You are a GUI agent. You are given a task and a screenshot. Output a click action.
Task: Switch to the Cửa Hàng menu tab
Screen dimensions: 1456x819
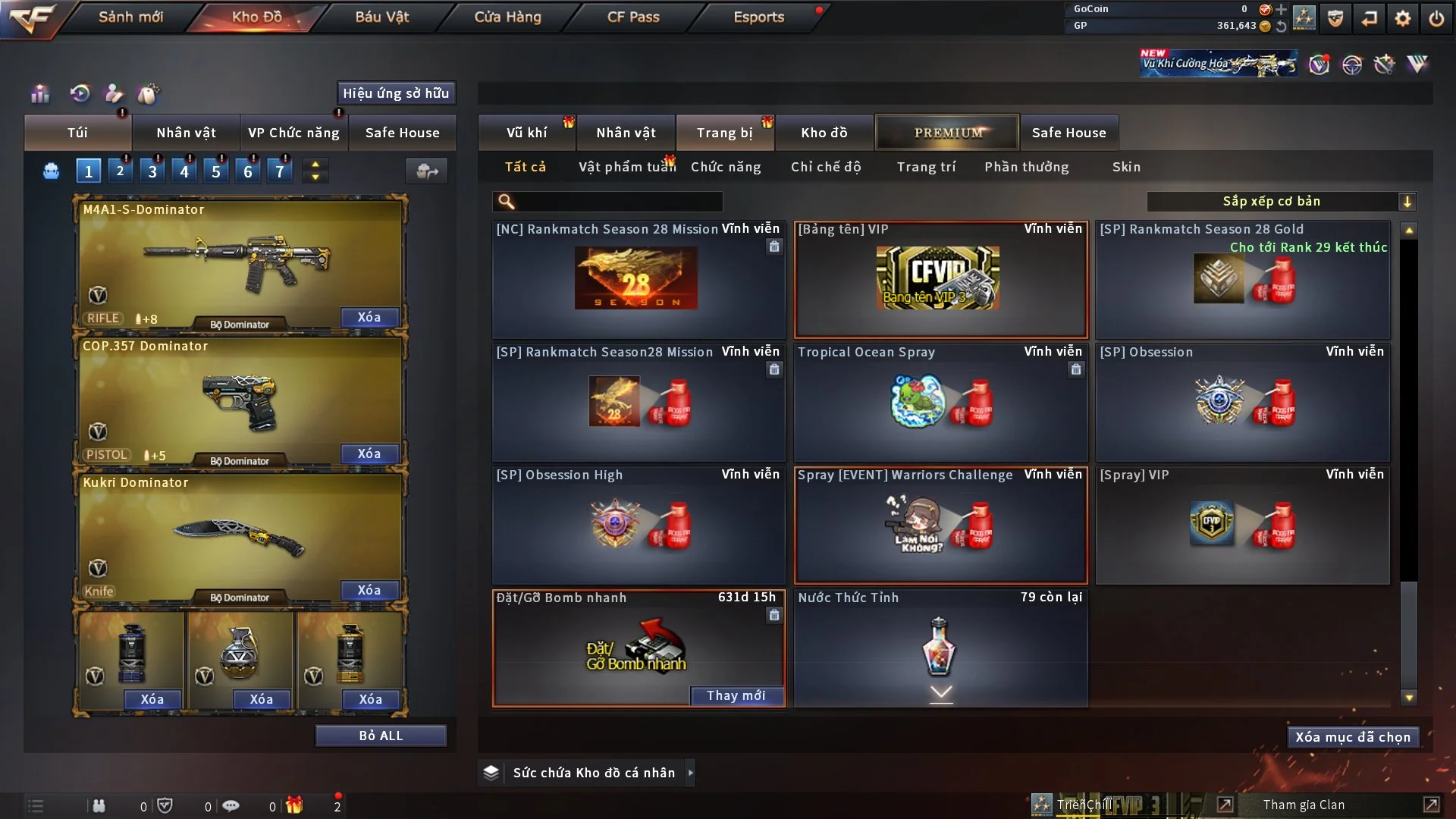pos(507,17)
